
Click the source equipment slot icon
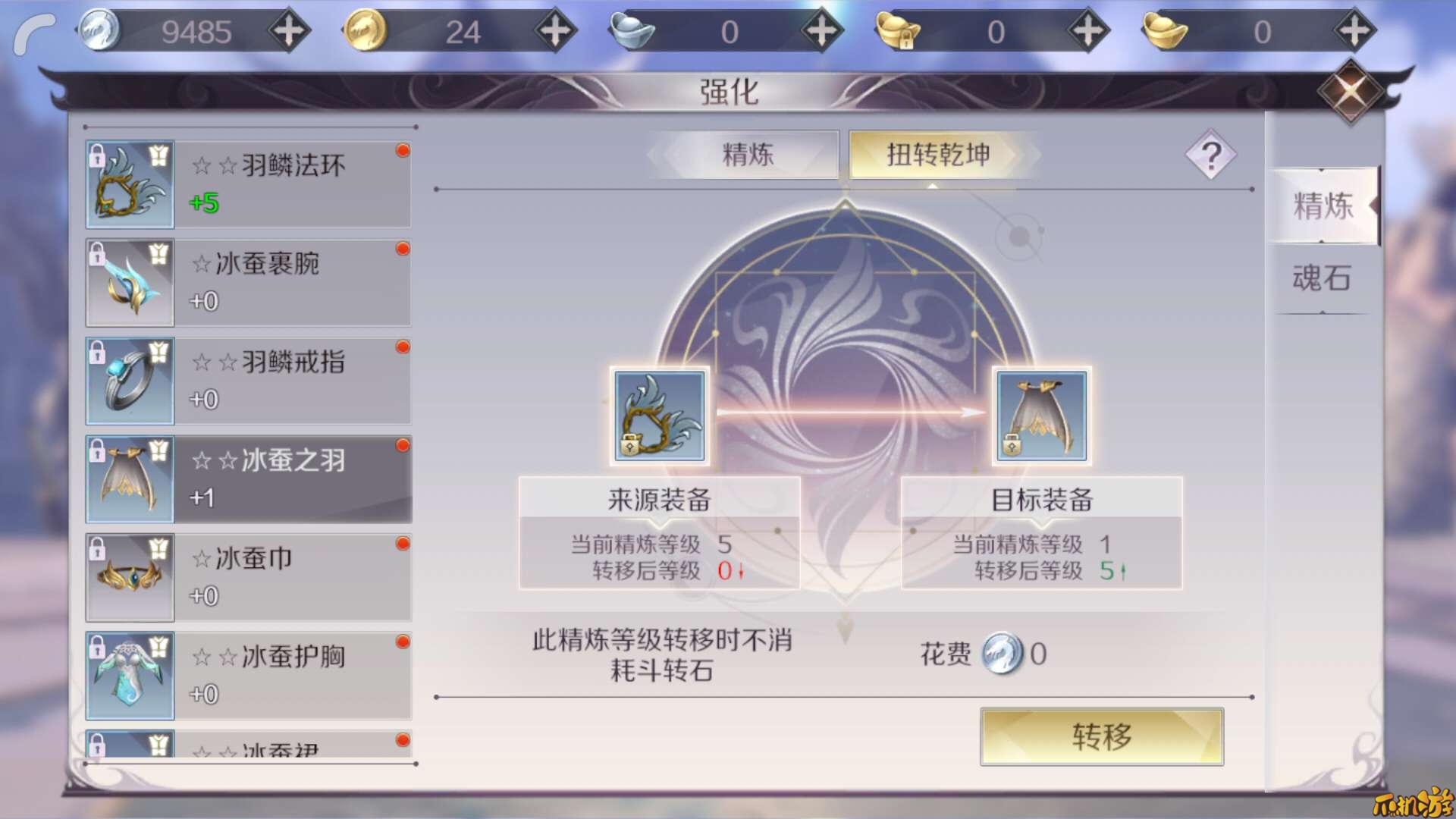coord(659,416)
